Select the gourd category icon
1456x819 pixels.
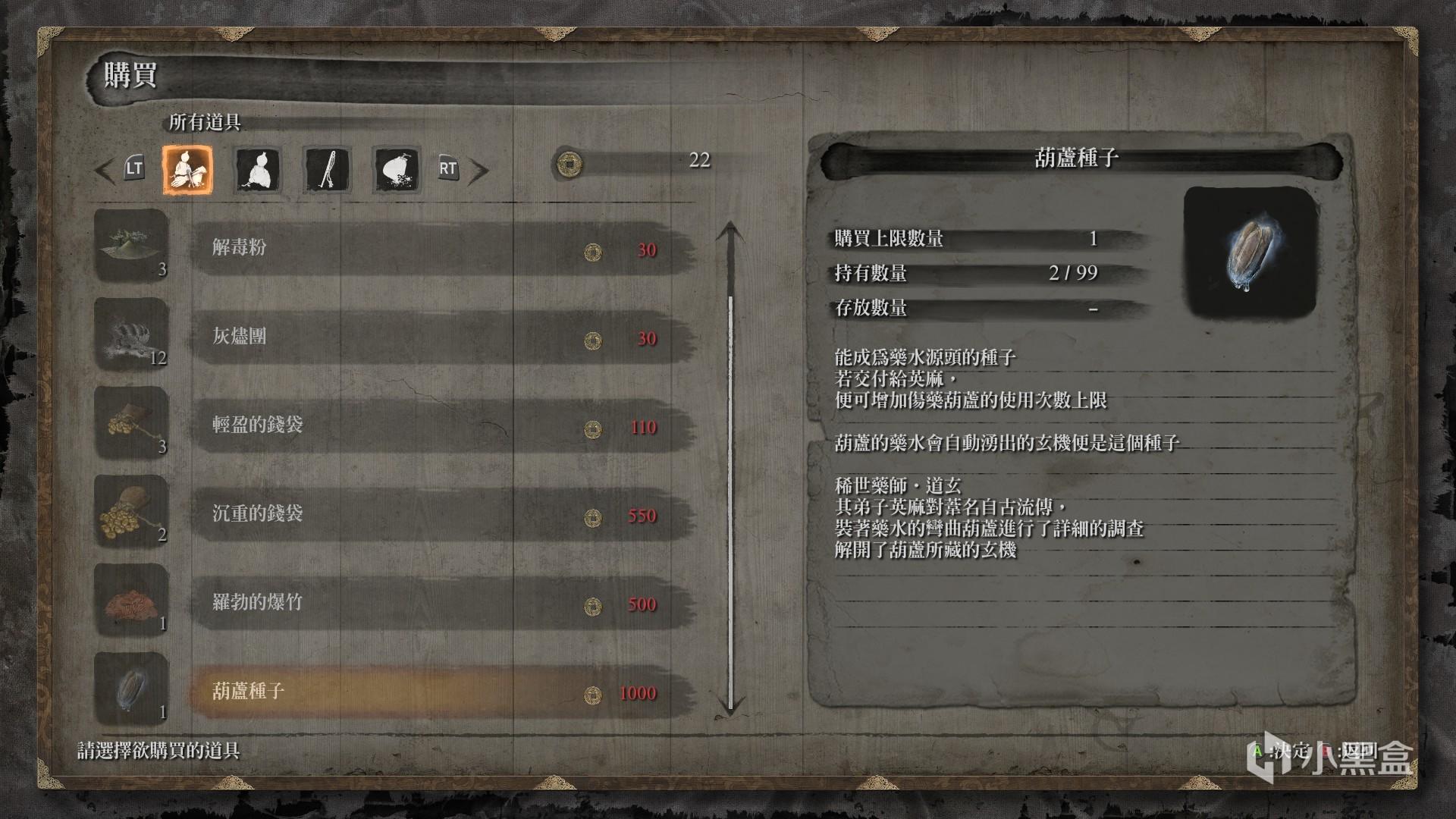click(257, 170)
